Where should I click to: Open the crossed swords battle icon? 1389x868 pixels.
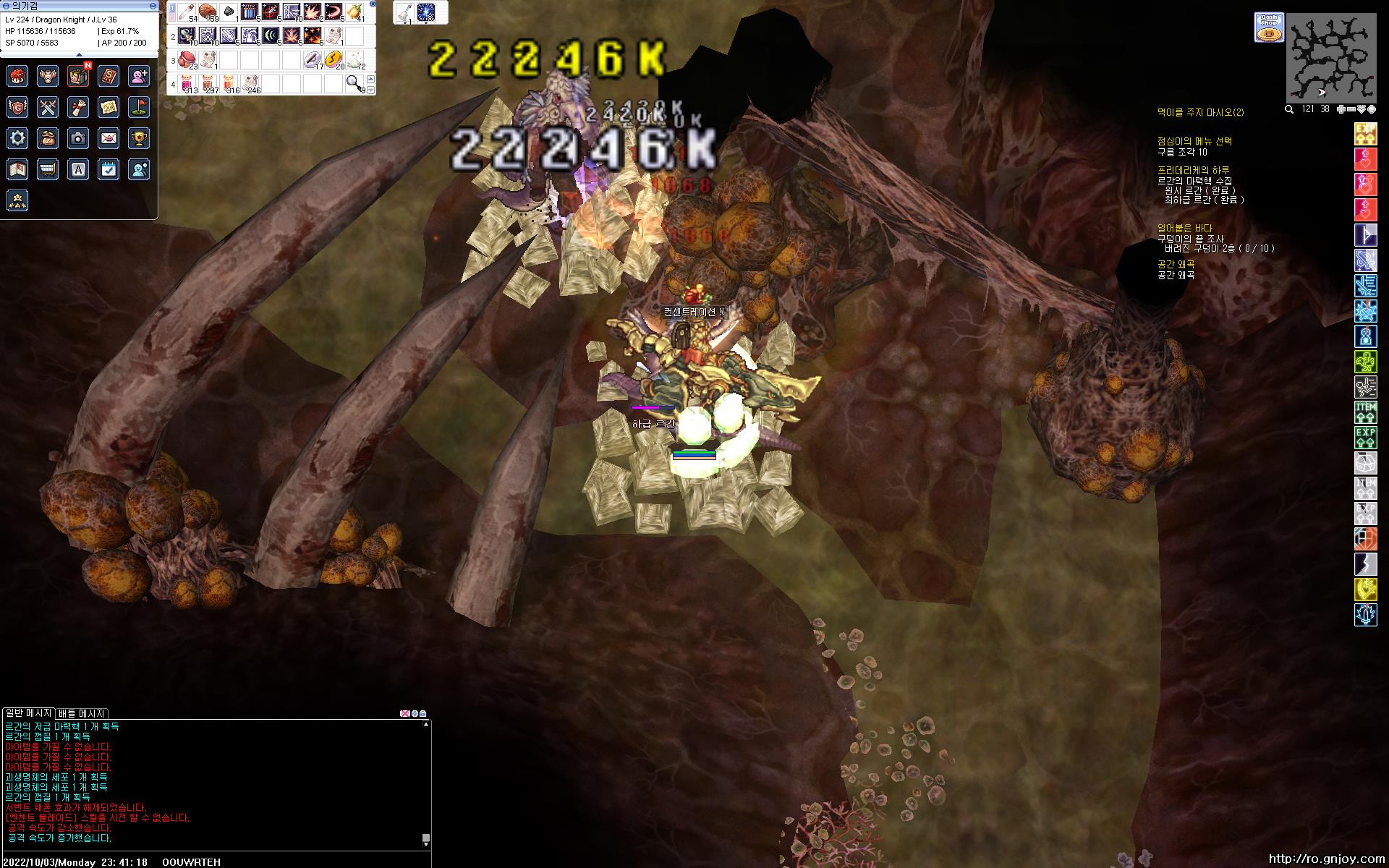pyautogui.click(x=48, y=107)
